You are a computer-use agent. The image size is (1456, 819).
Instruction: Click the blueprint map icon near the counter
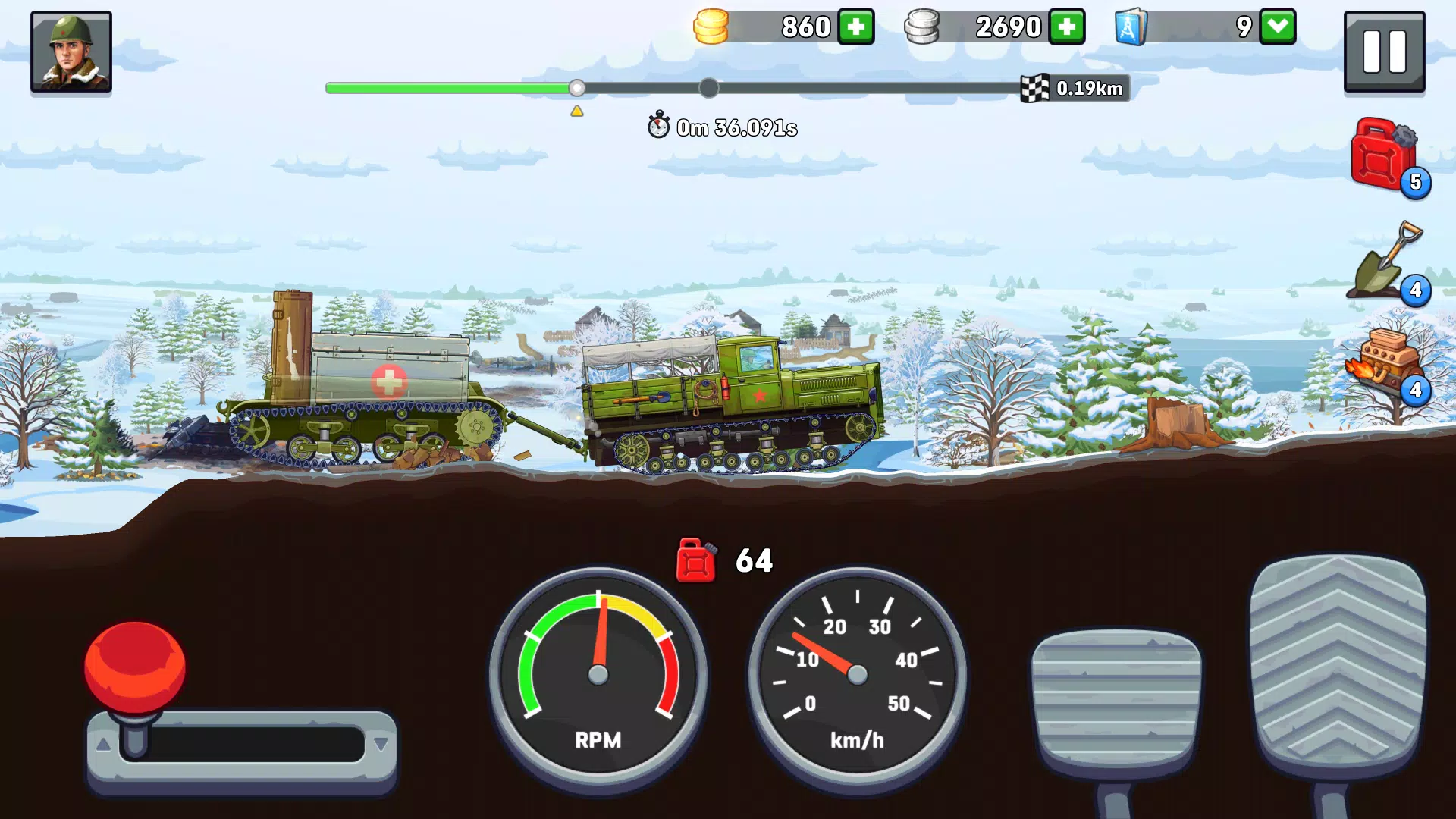[x=1129, y=27]
